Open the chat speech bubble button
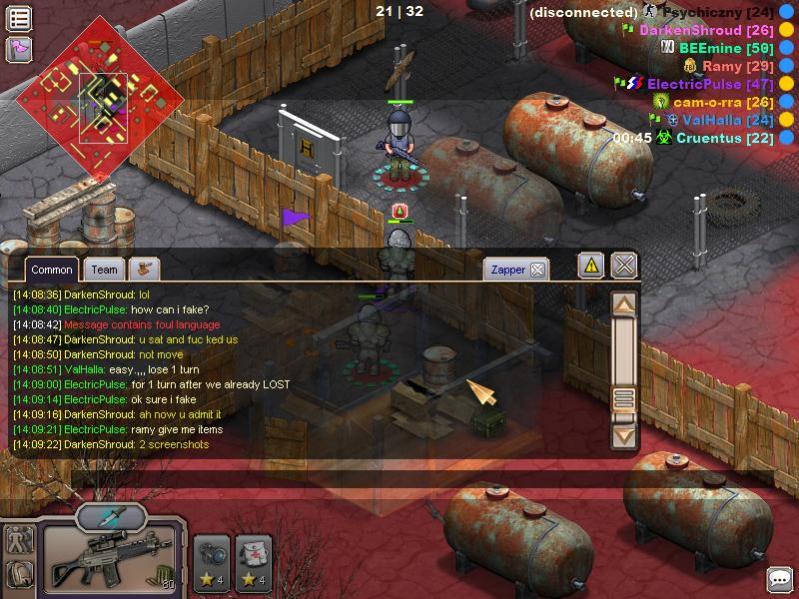The image size is (799, 599). coord(780,579)
